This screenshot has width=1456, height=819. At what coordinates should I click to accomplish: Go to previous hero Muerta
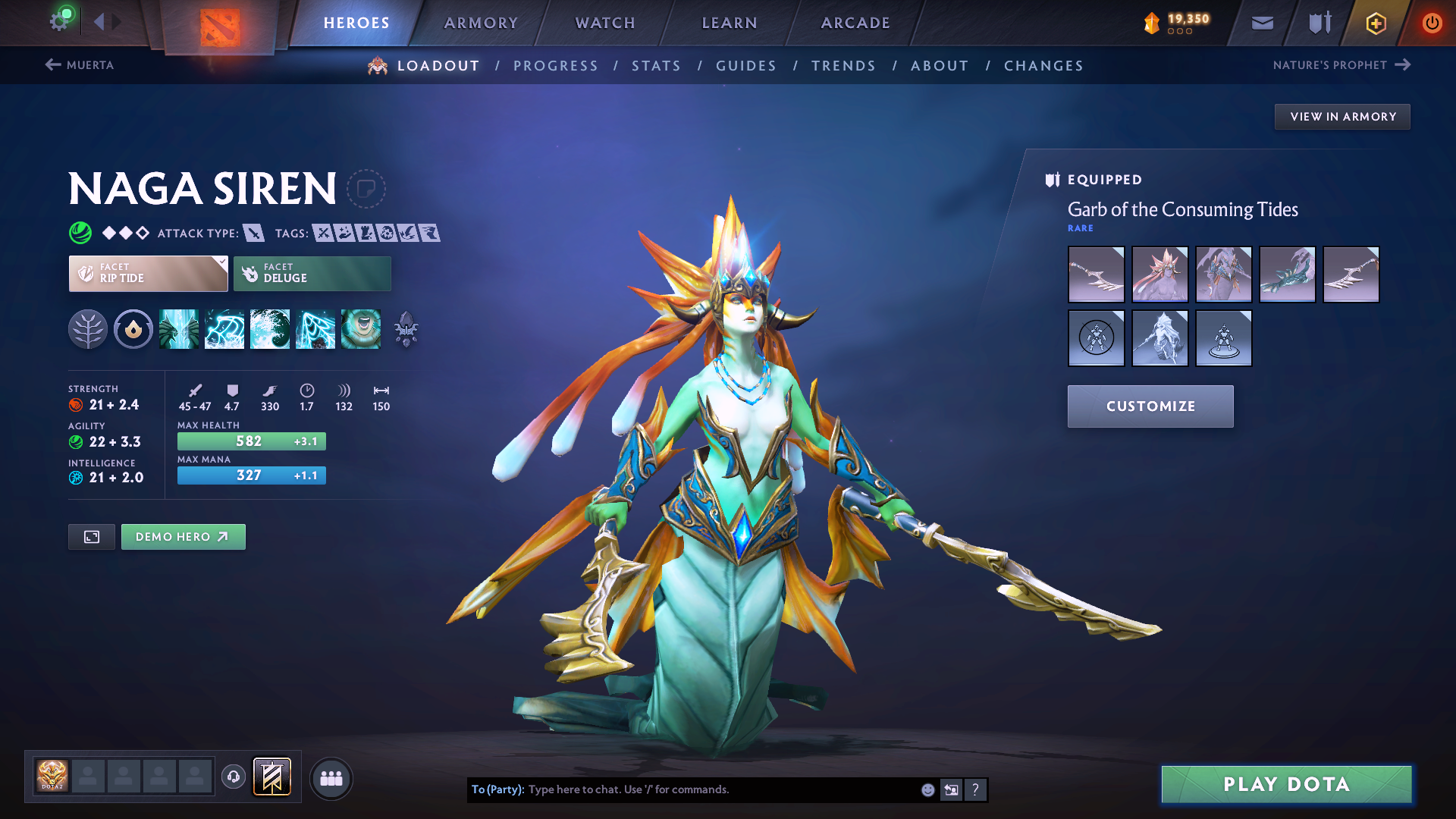tap(80, 65)
